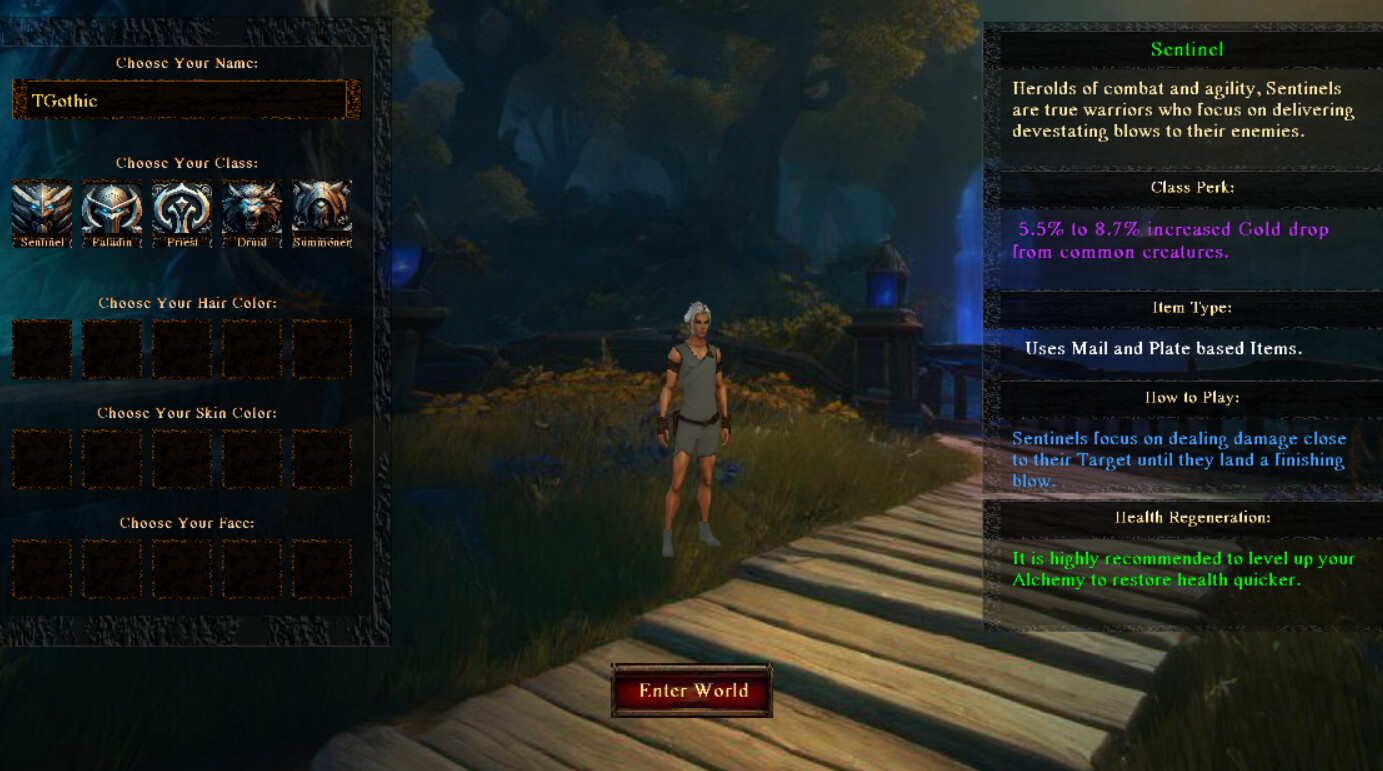Pick the first hair color swatch
Viewport: 1383px width, 771px height.
[x=41, y=350]
